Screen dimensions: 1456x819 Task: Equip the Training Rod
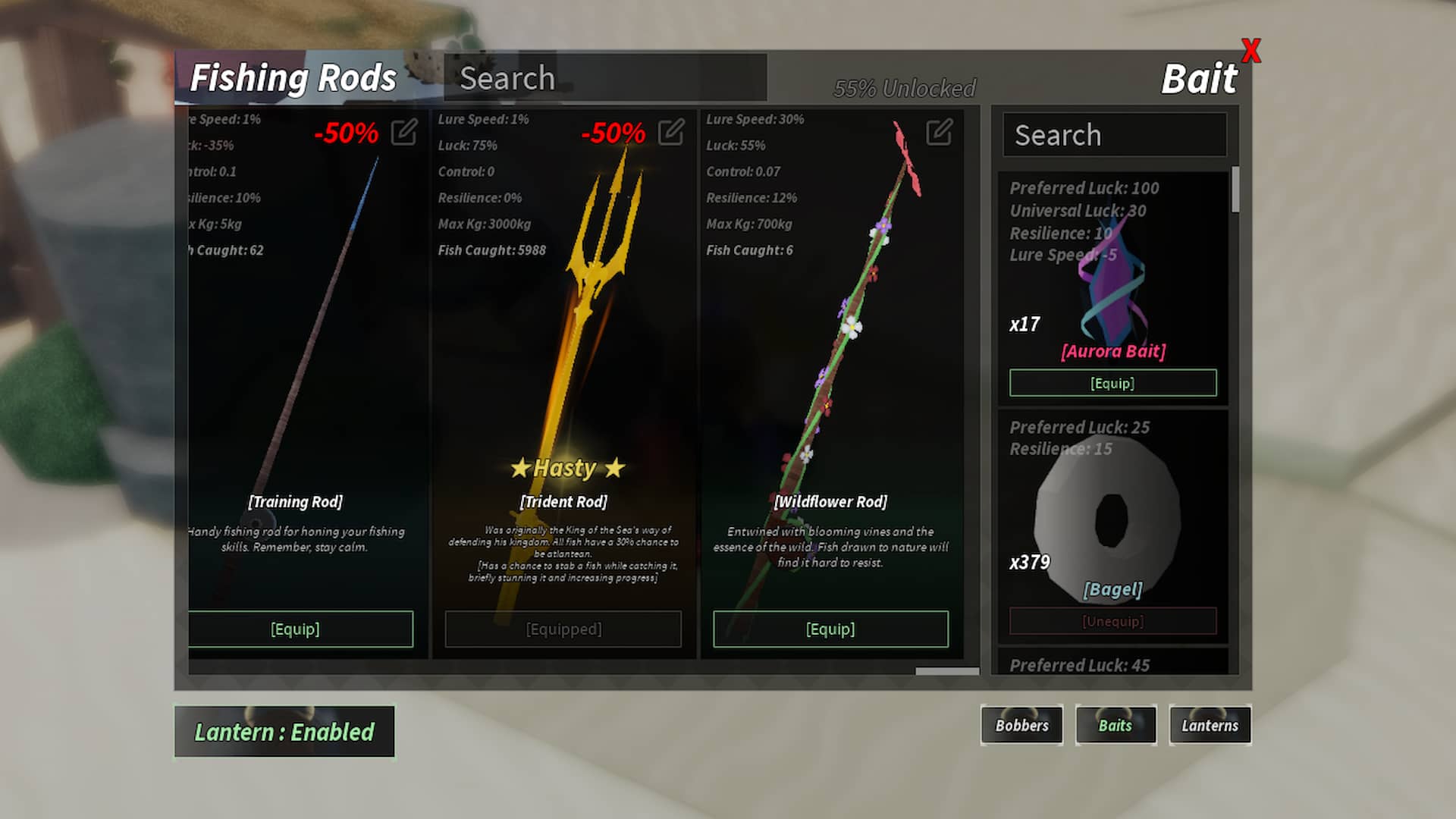(x=296, y=629)
